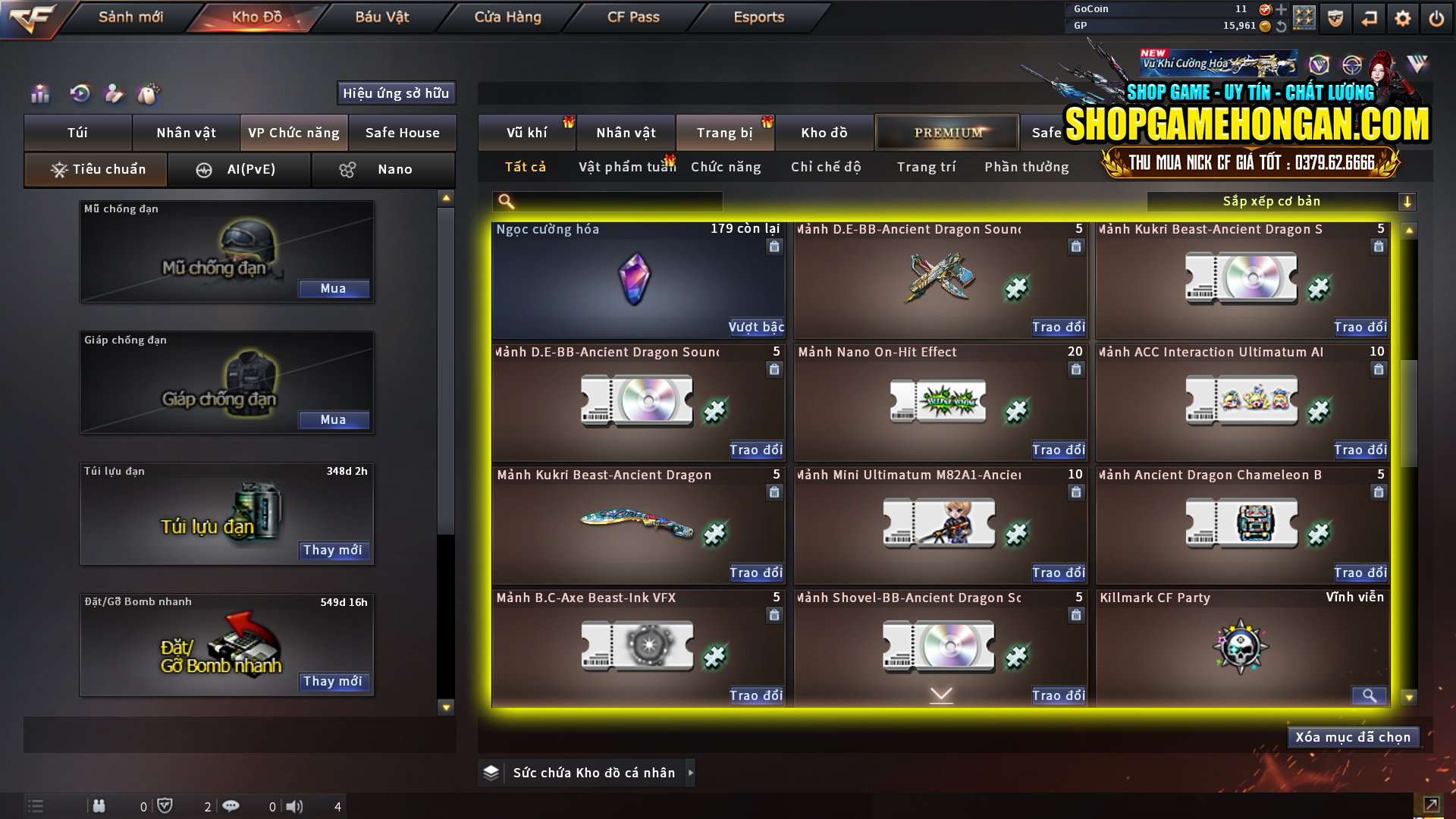Click the speaker volume icon in bottom bar
The height and width of the screenshot is (819, 1456).
click(295, 806)
